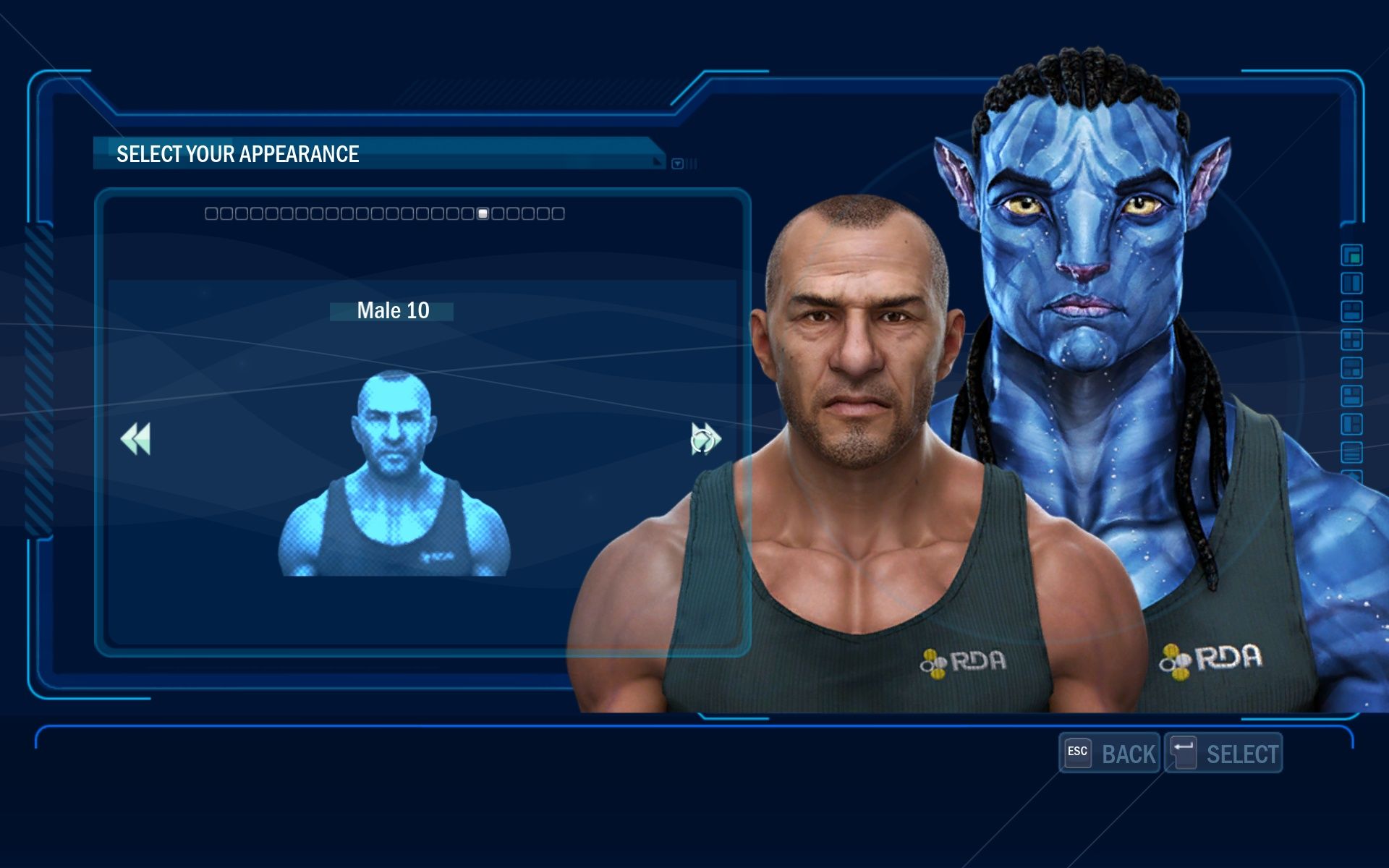Click the BACK button
The height and width of the screenshot is (868, 1389).
[x=1110, y=754]
